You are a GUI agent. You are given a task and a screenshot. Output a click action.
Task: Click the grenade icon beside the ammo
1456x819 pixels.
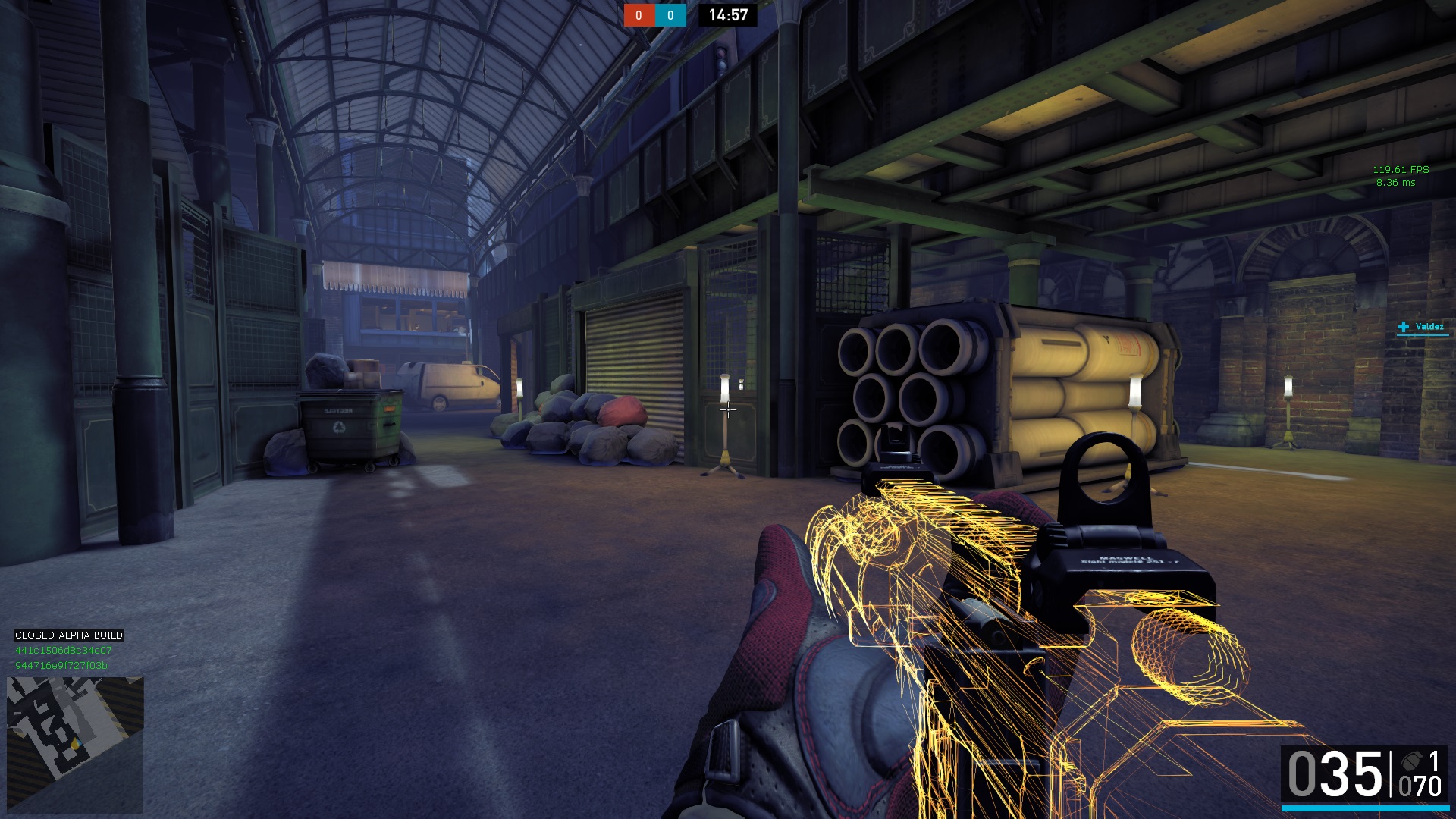(1411, 761)
